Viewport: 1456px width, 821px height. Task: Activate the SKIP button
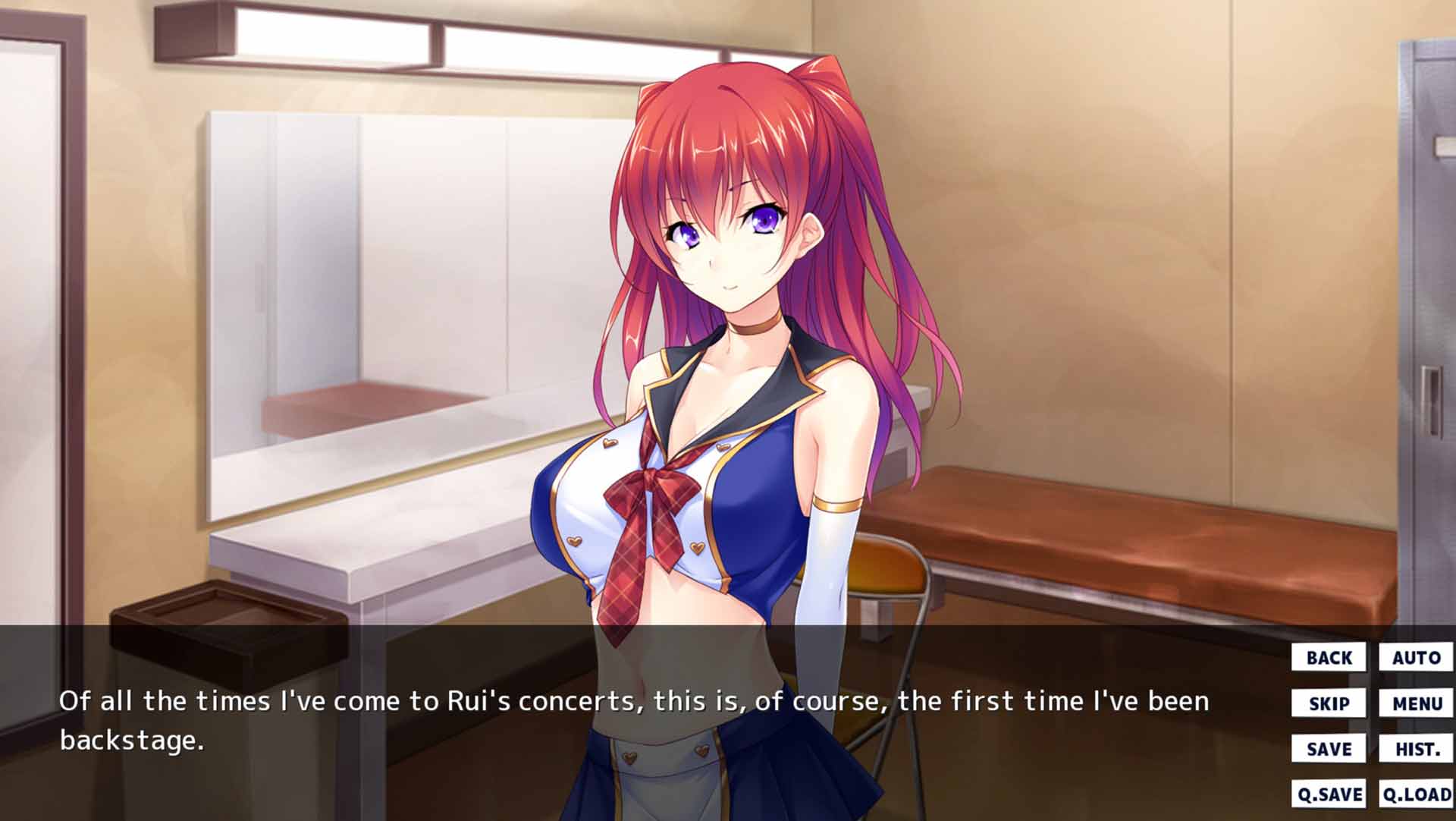1329,703
